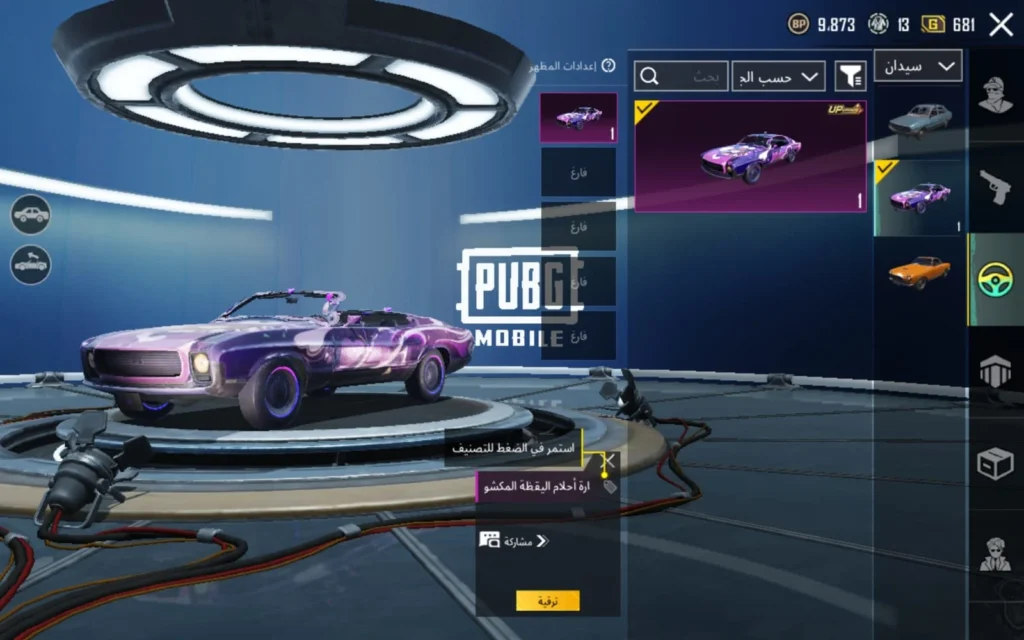
Task: Select the equipped purple car slot
Action: [x=578, y=118]
